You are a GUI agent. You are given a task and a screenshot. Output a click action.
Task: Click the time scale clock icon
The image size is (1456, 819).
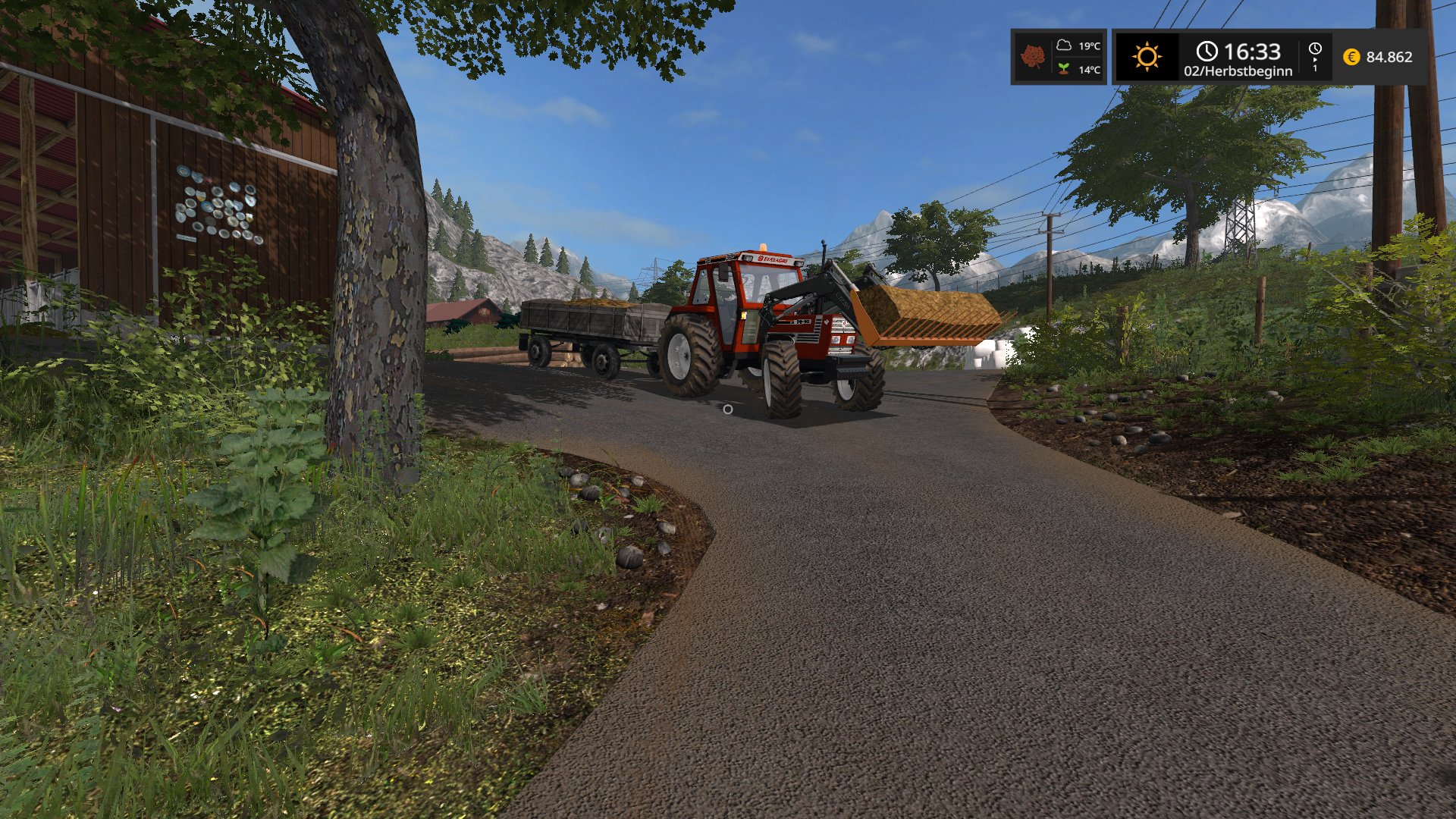[1315, 49]
